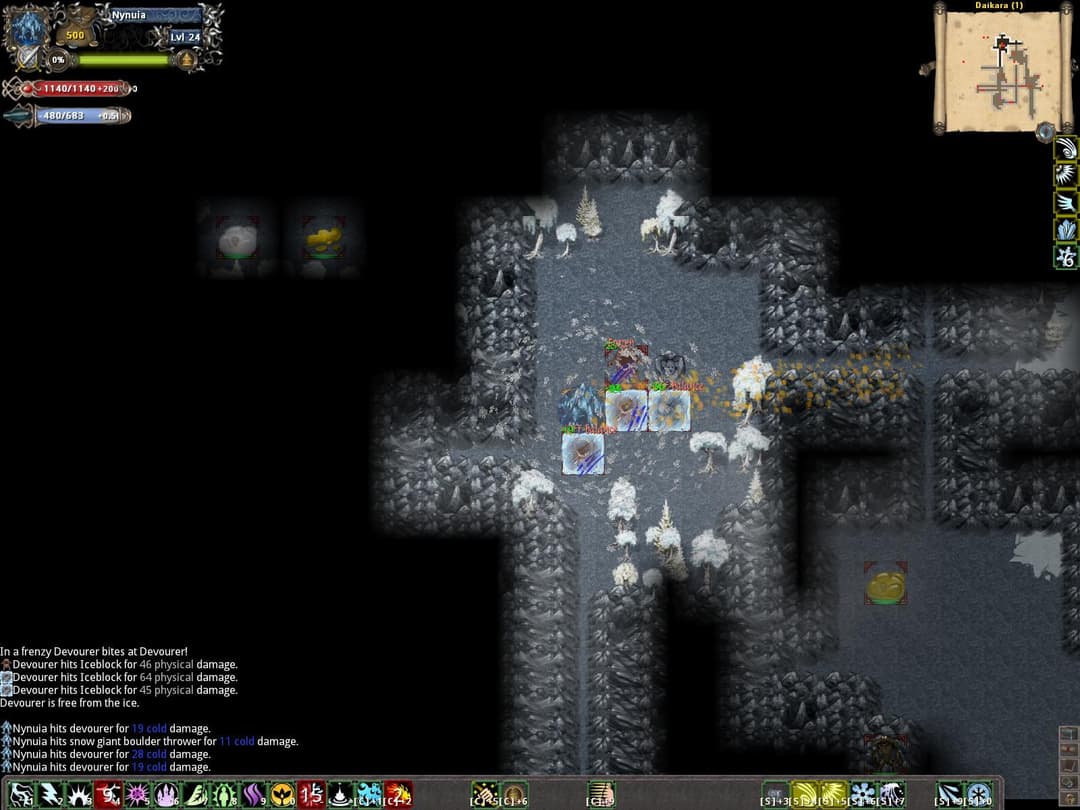Activate the yellow sprout skill icon
The height and width of the screenshot is (810, 1080).
click(x=282, y=795)
